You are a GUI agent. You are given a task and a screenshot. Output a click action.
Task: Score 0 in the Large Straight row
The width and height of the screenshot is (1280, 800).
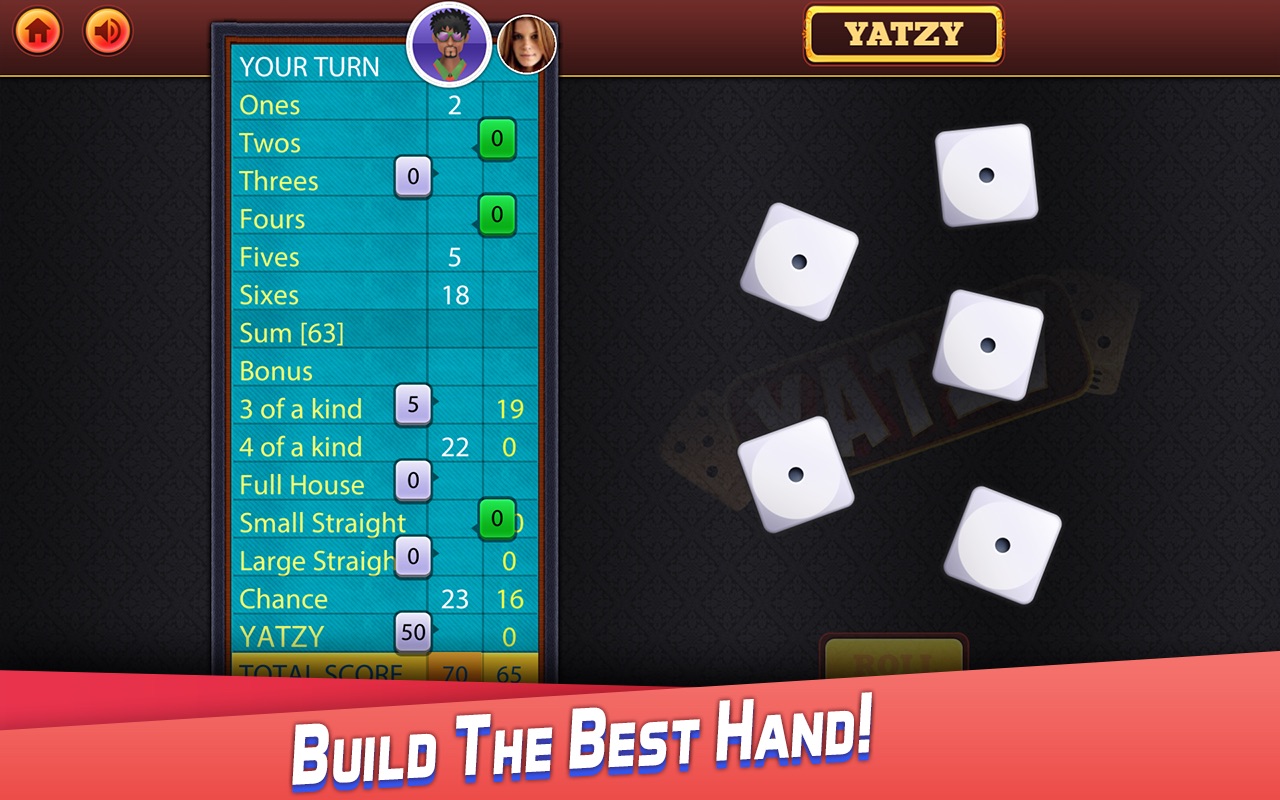(411, 558)
